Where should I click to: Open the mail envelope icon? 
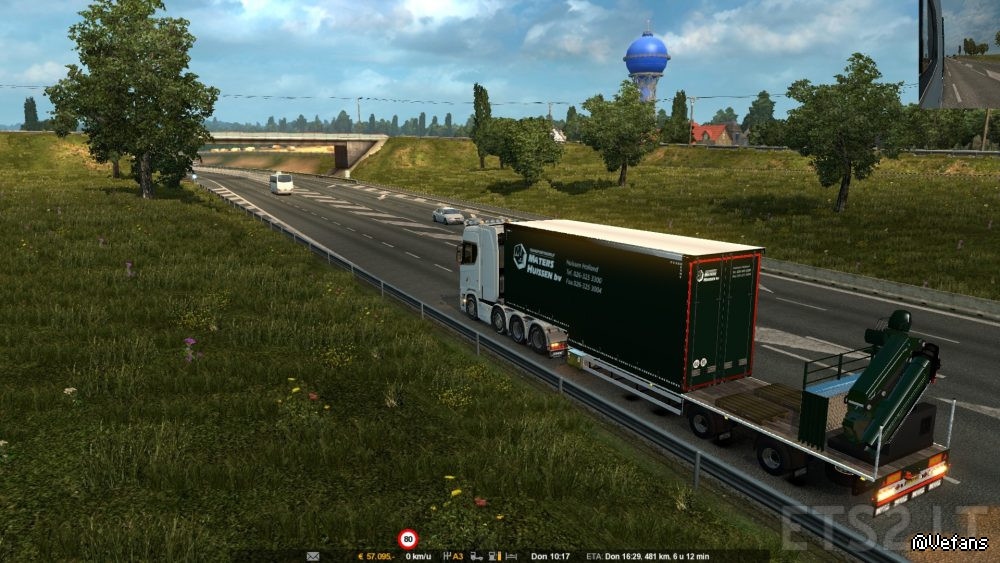pos(313,556)
